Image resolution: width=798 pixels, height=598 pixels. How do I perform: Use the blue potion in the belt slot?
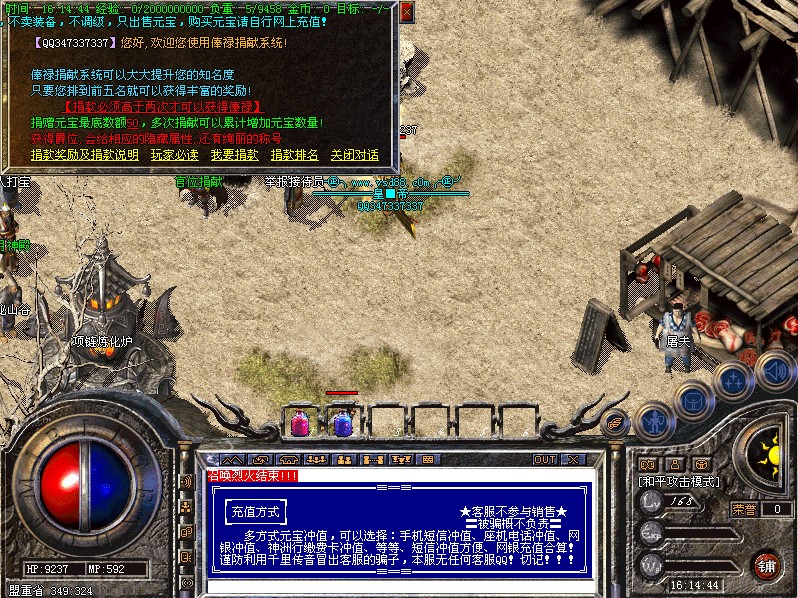coord(343,423)
